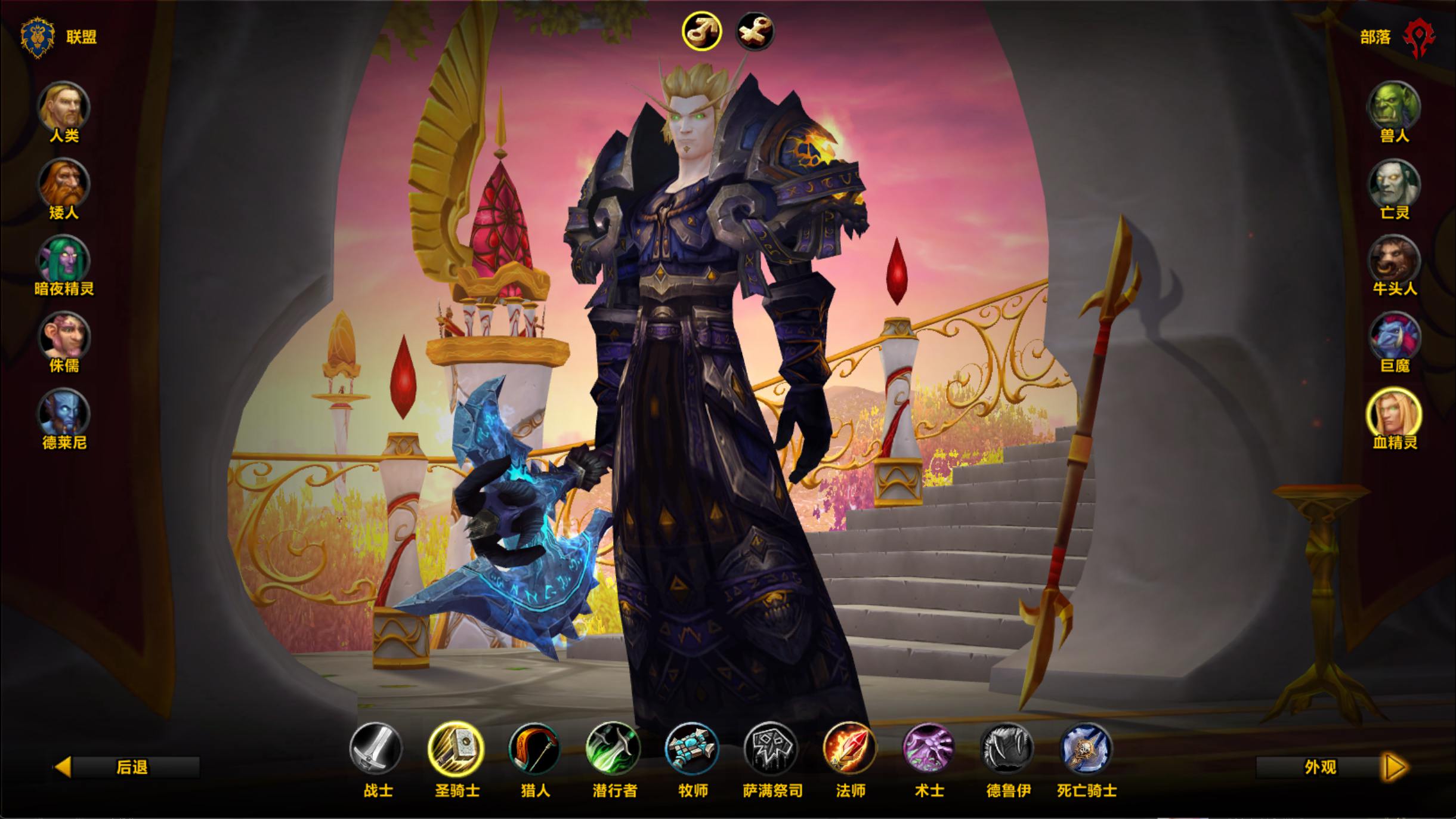
Task: Select the male gender icon
Action: [x=701, y=31]
